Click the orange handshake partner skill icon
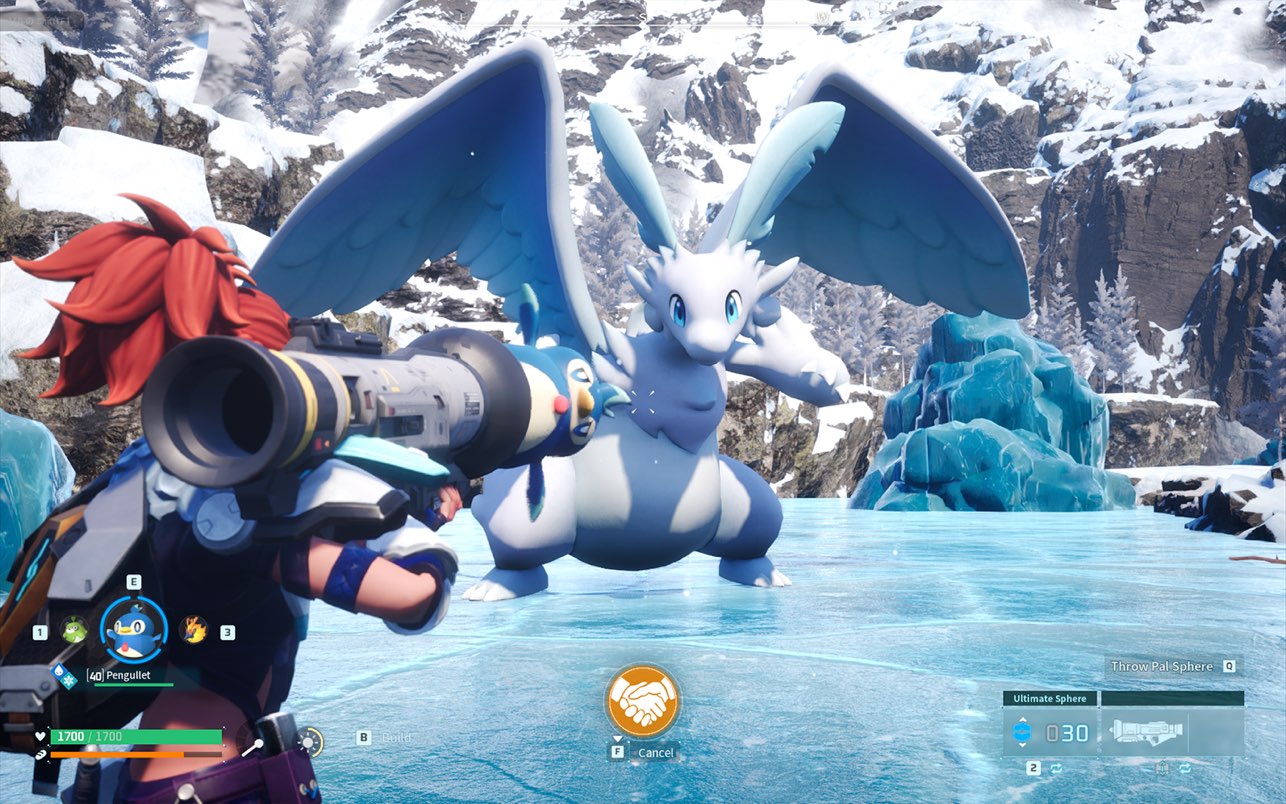 tap(642, 701)
